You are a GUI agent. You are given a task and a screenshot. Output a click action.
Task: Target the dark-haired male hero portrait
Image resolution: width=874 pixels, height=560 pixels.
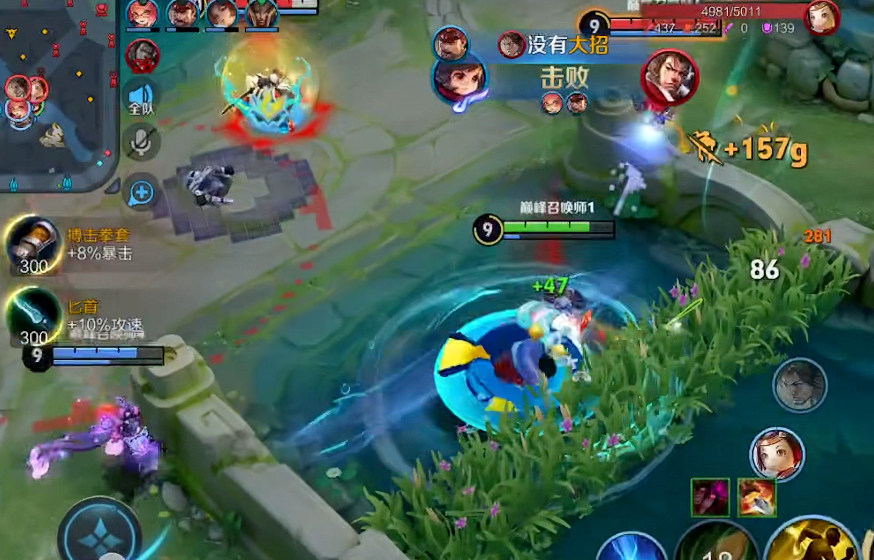799,386
